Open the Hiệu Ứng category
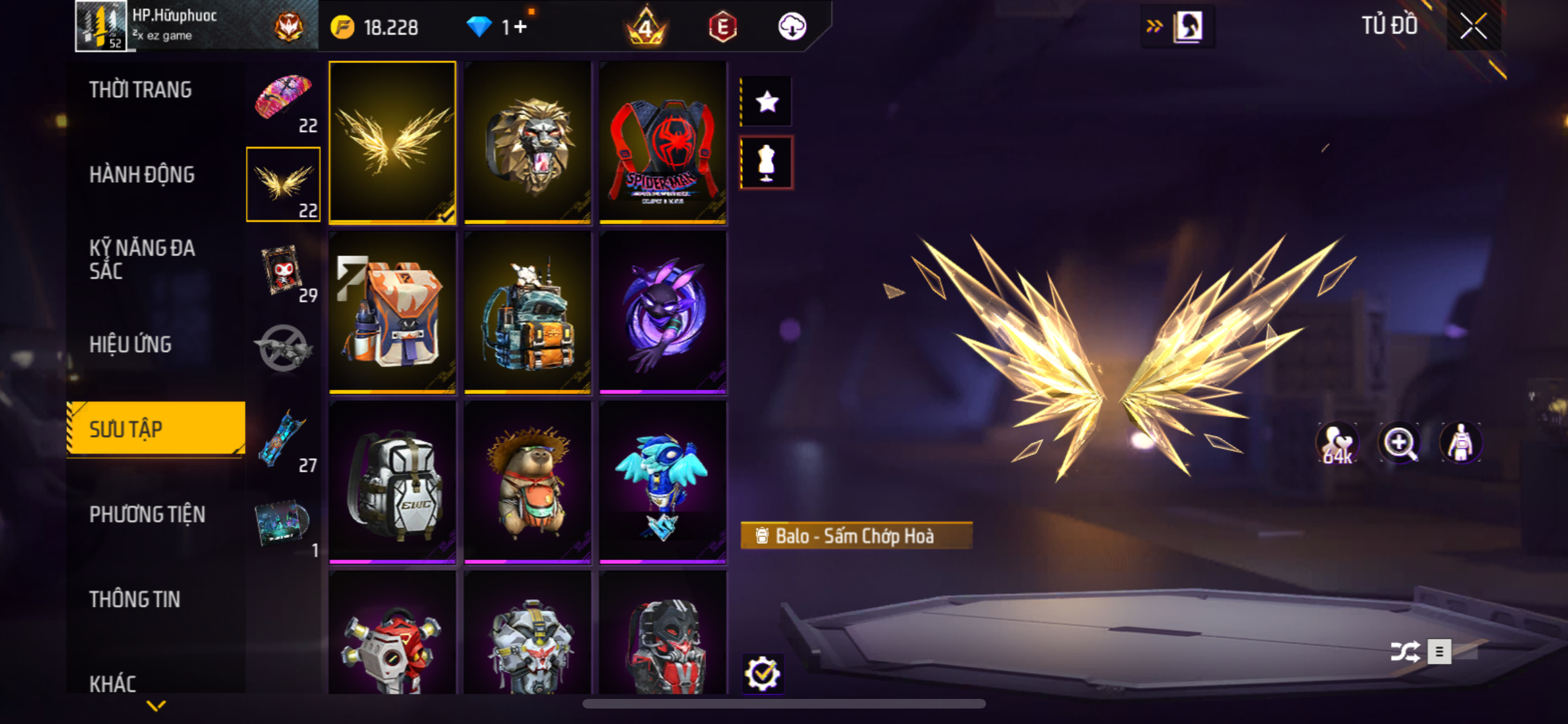The height and width of the screenshot is (724, 1568). [130, 344]
